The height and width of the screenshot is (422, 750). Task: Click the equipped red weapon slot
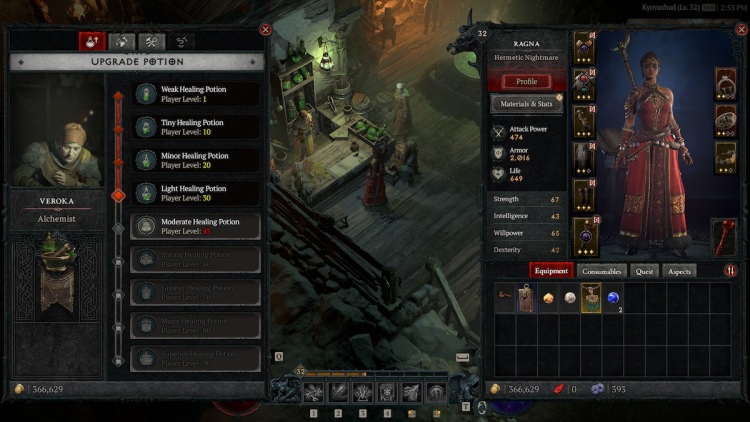click(x=724, y=236)
